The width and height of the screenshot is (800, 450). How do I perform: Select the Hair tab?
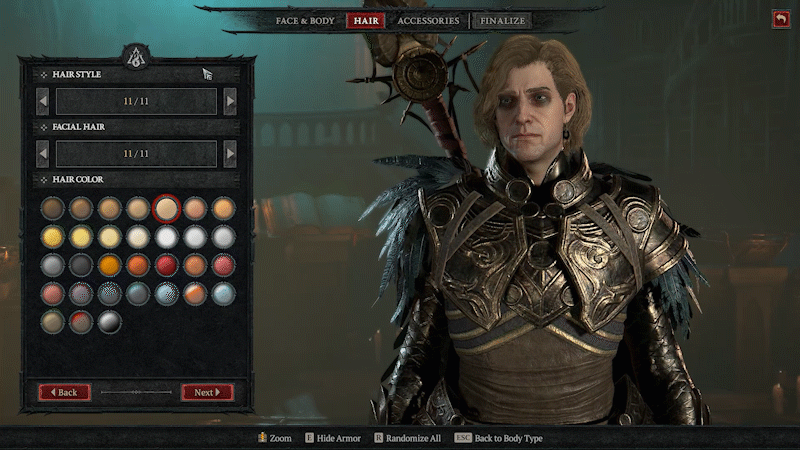(x=365, y=20)
